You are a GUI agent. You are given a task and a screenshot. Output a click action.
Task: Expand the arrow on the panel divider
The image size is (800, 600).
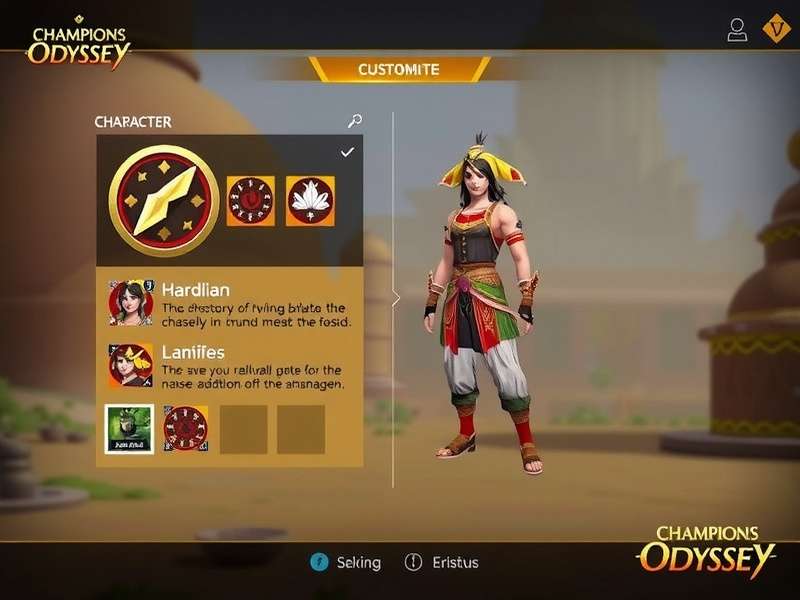(x=395, y=298)
